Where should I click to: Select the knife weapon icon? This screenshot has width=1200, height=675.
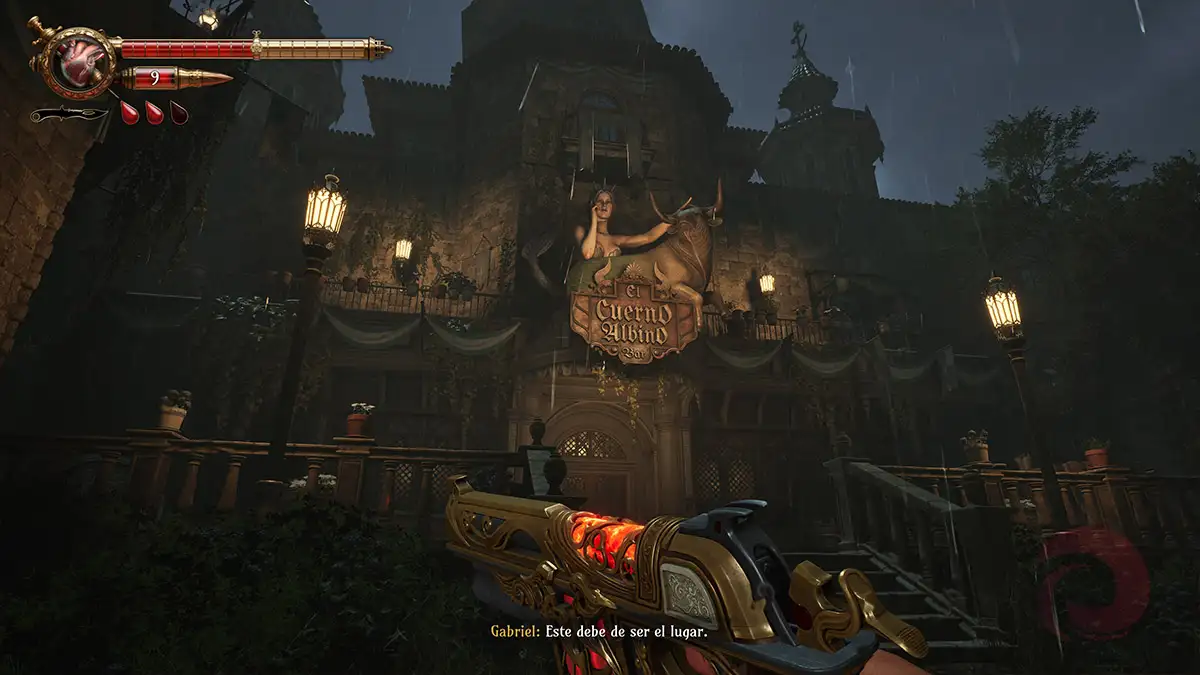pyautogui.click(x=68, y=114)
